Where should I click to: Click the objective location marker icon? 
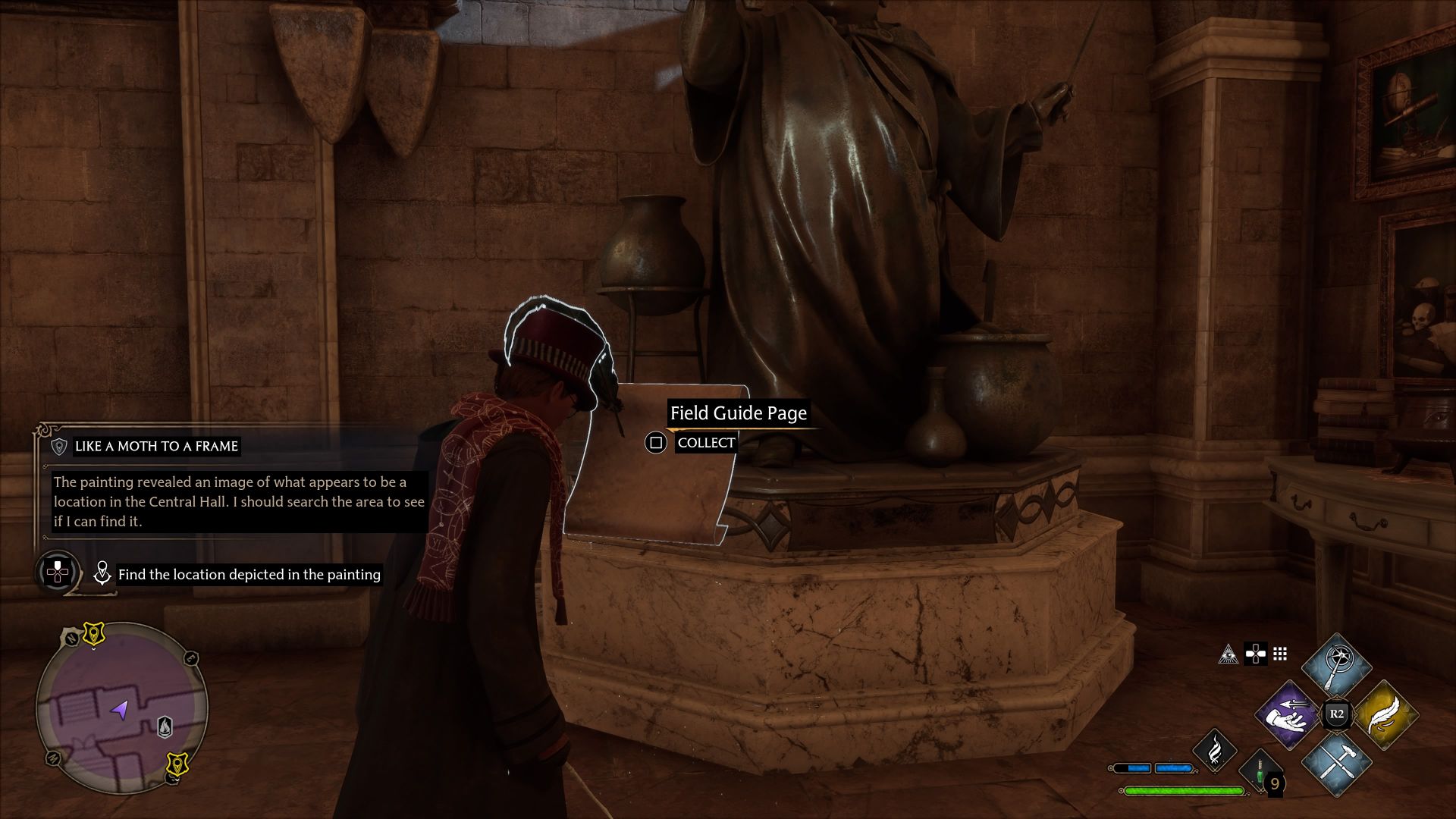click(102, 574)
